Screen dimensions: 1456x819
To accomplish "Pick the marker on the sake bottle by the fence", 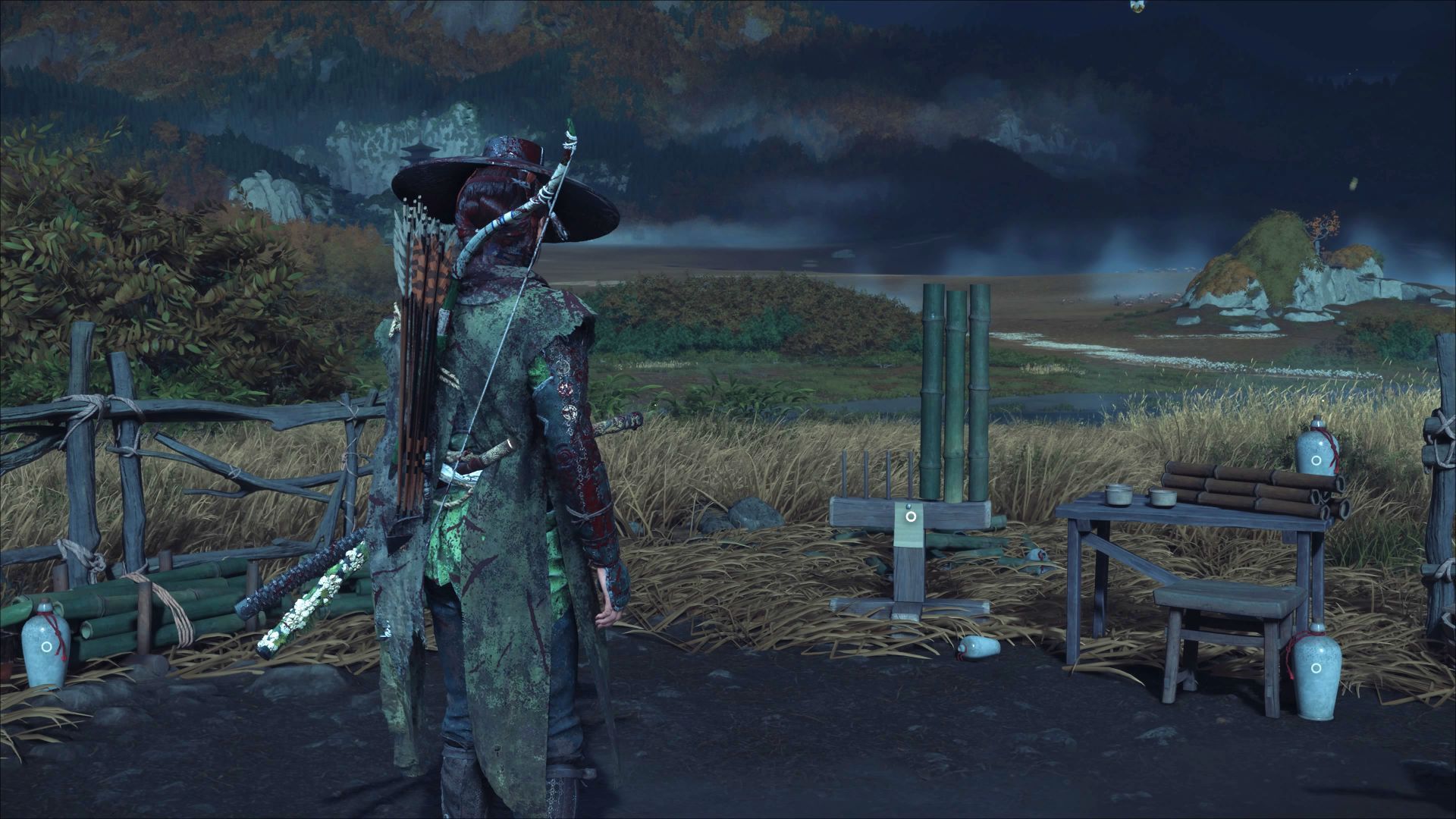I will [x=46, y=647].
